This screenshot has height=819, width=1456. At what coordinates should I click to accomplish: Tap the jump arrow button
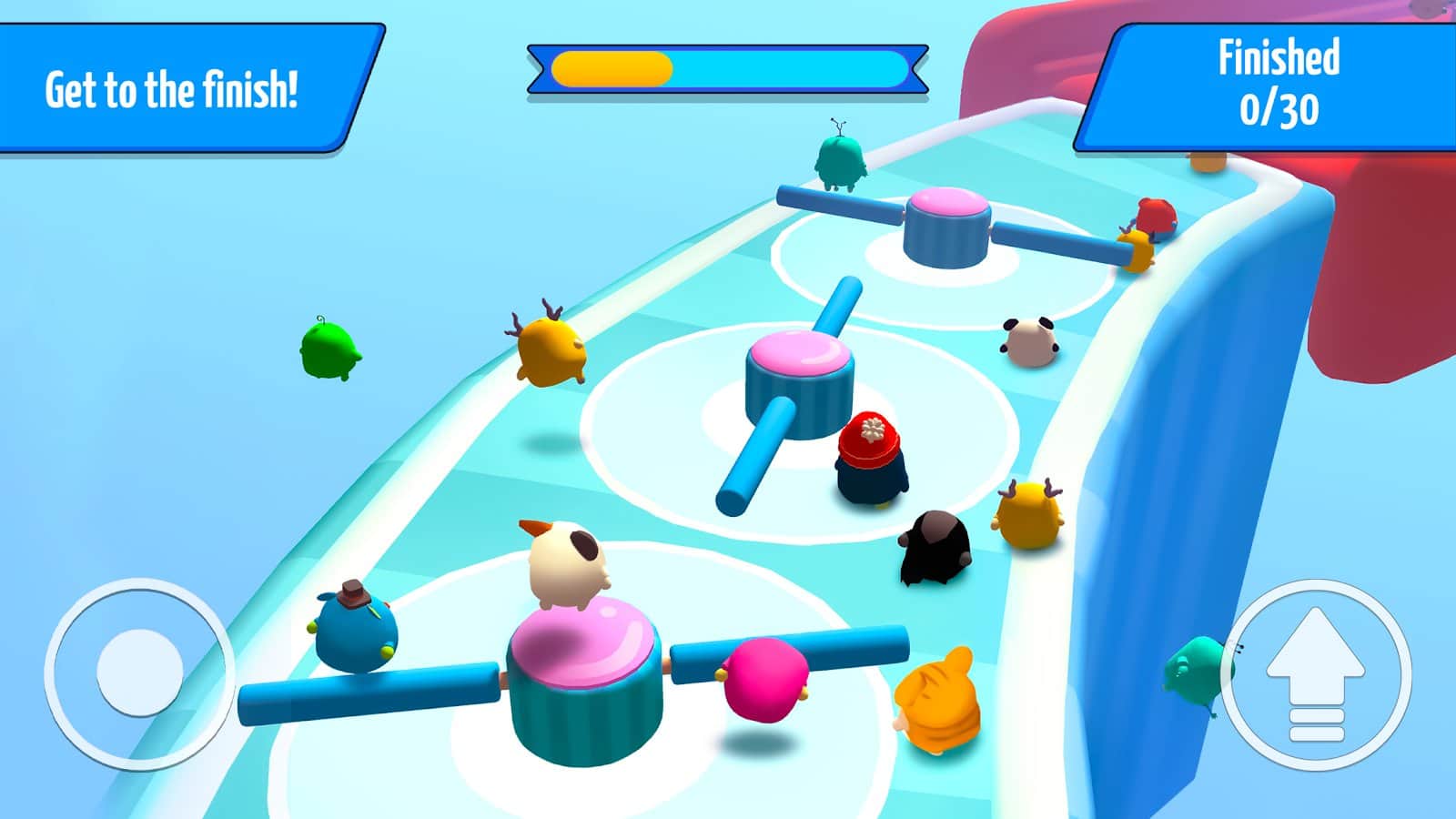[x=1316, y=675]
